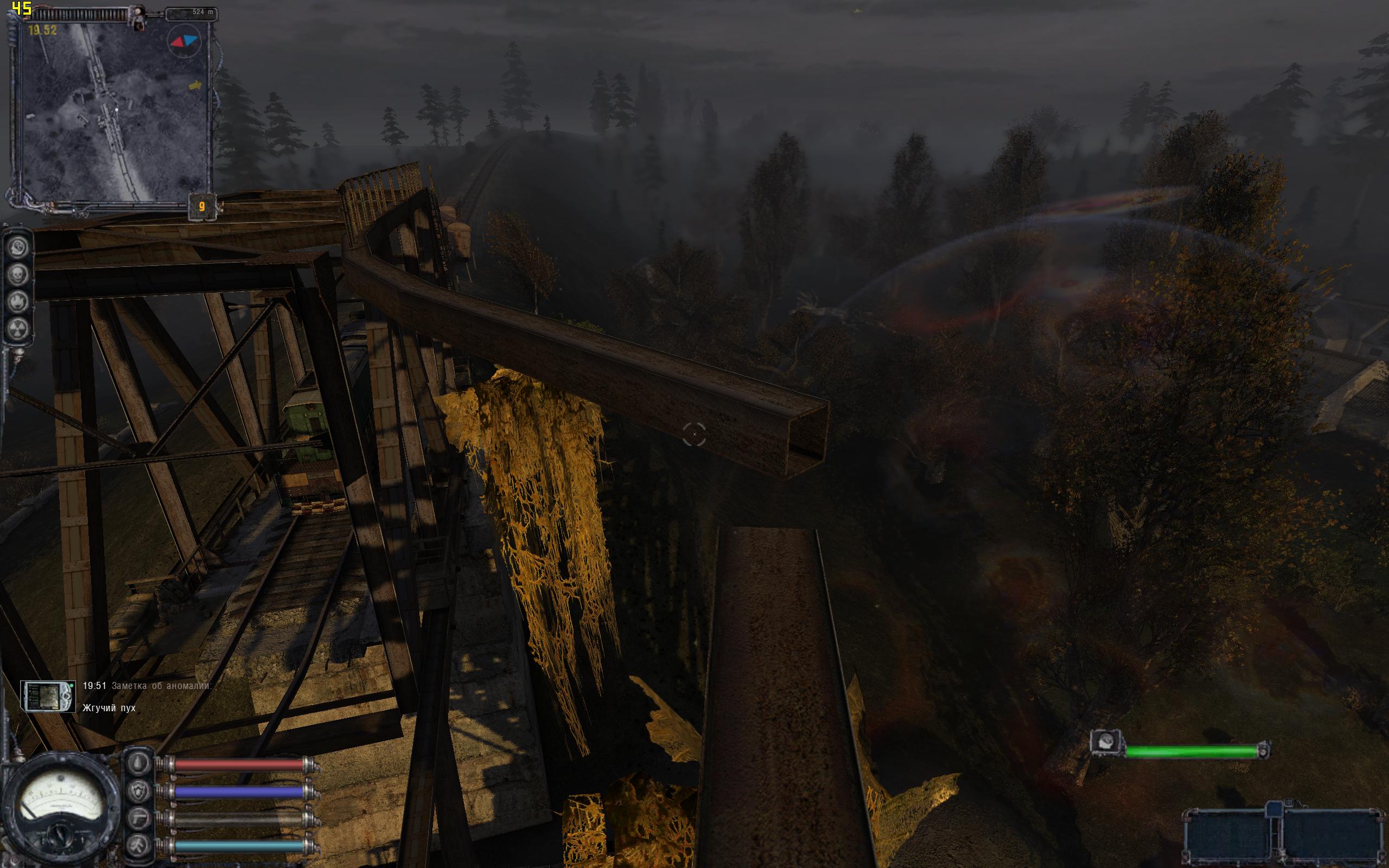The height and width of the screenshot is (868, 1389).
Task: Click the head icon beside green bar
Action: pos(1106,742)
